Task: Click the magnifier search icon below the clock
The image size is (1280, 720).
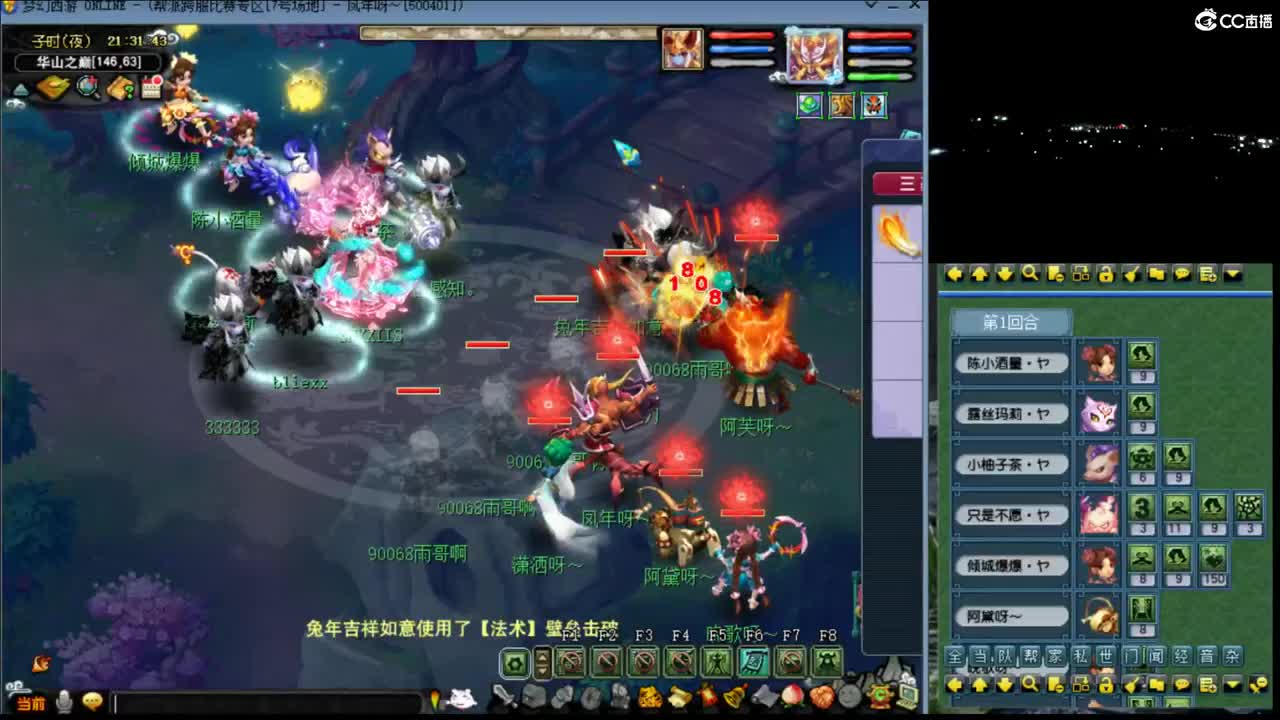Action: coord(88,86)
